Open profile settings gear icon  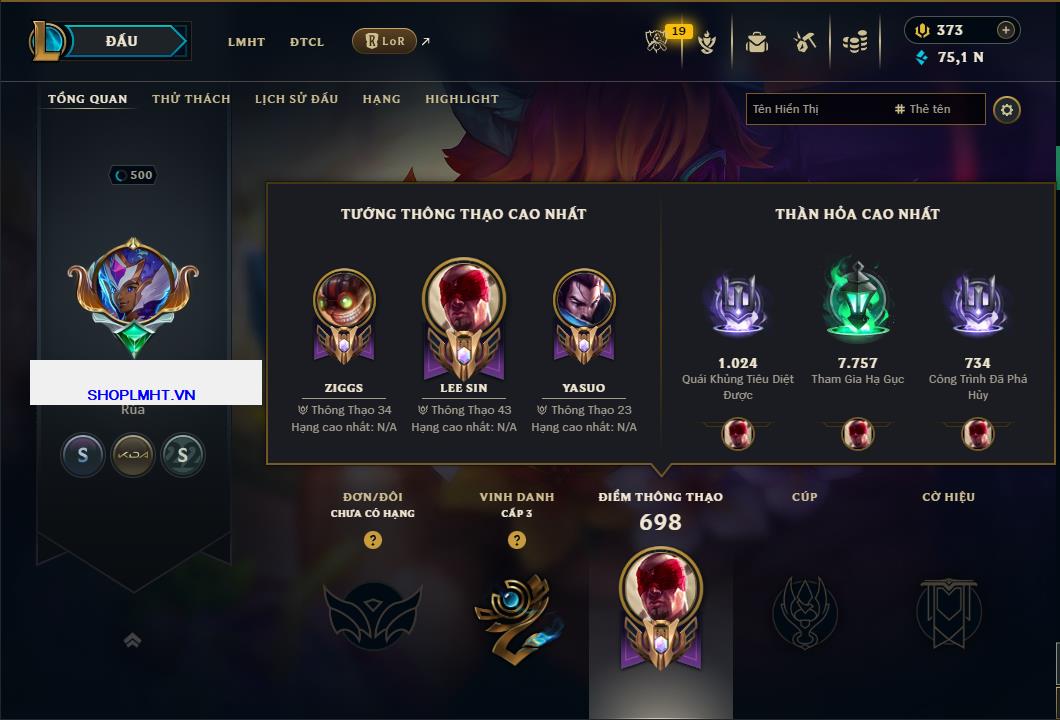click(1007, 109)
